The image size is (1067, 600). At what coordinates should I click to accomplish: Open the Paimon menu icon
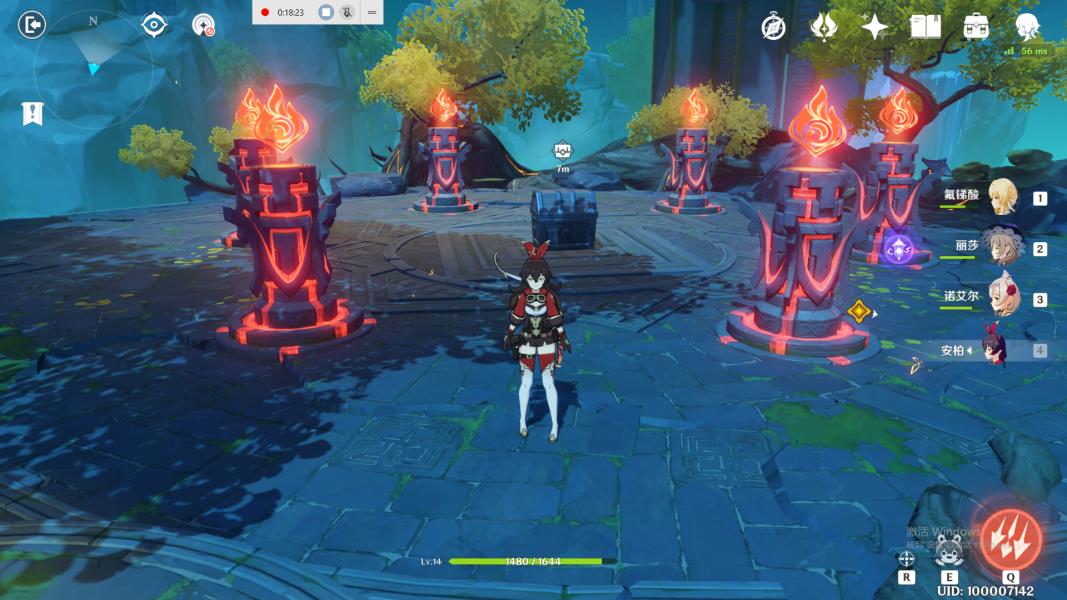click(x=1027, y=27)
